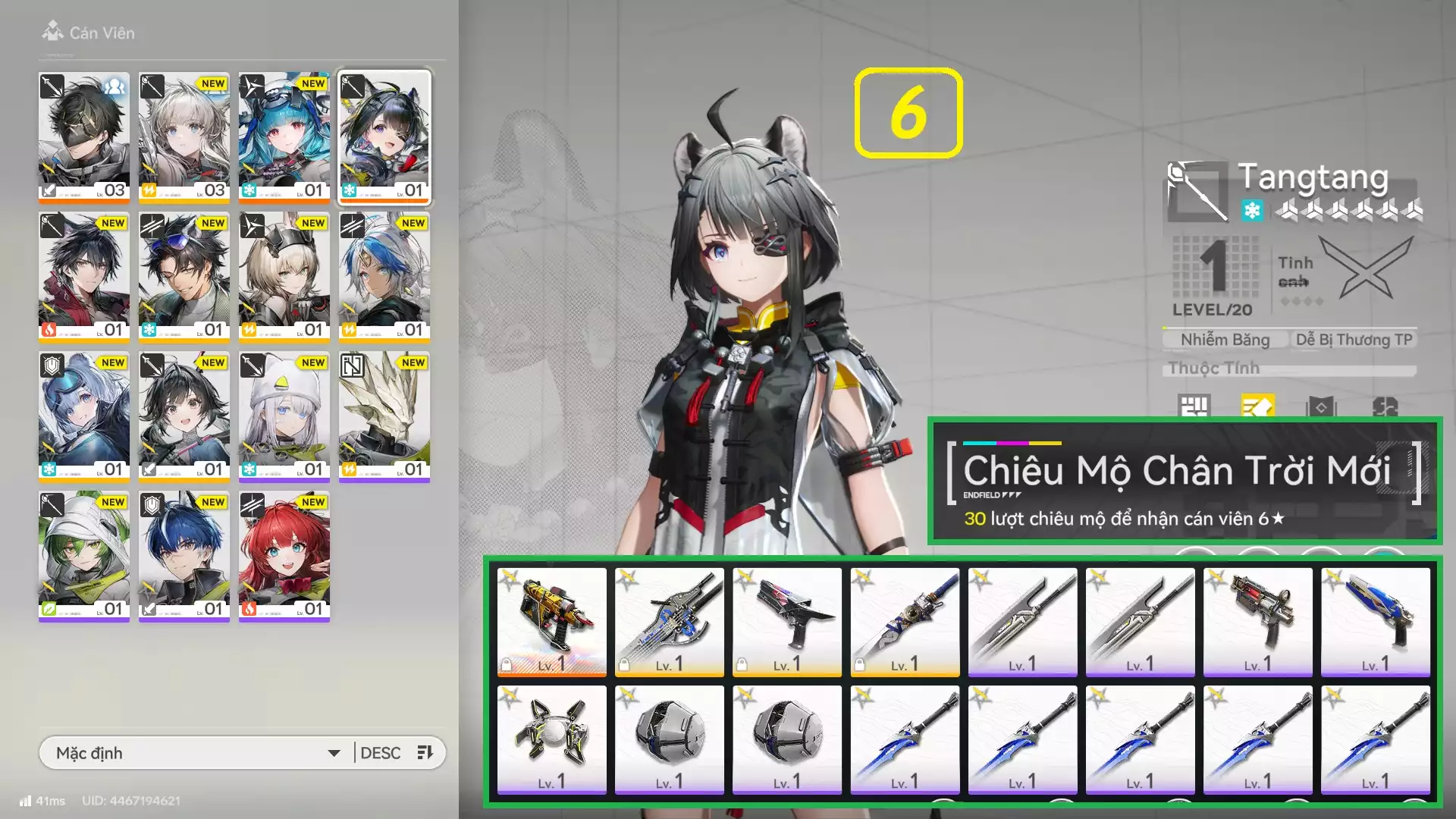
Task: Open the yellow highlighted tab under Thuộc Tính
Action: click(1257, 407)
